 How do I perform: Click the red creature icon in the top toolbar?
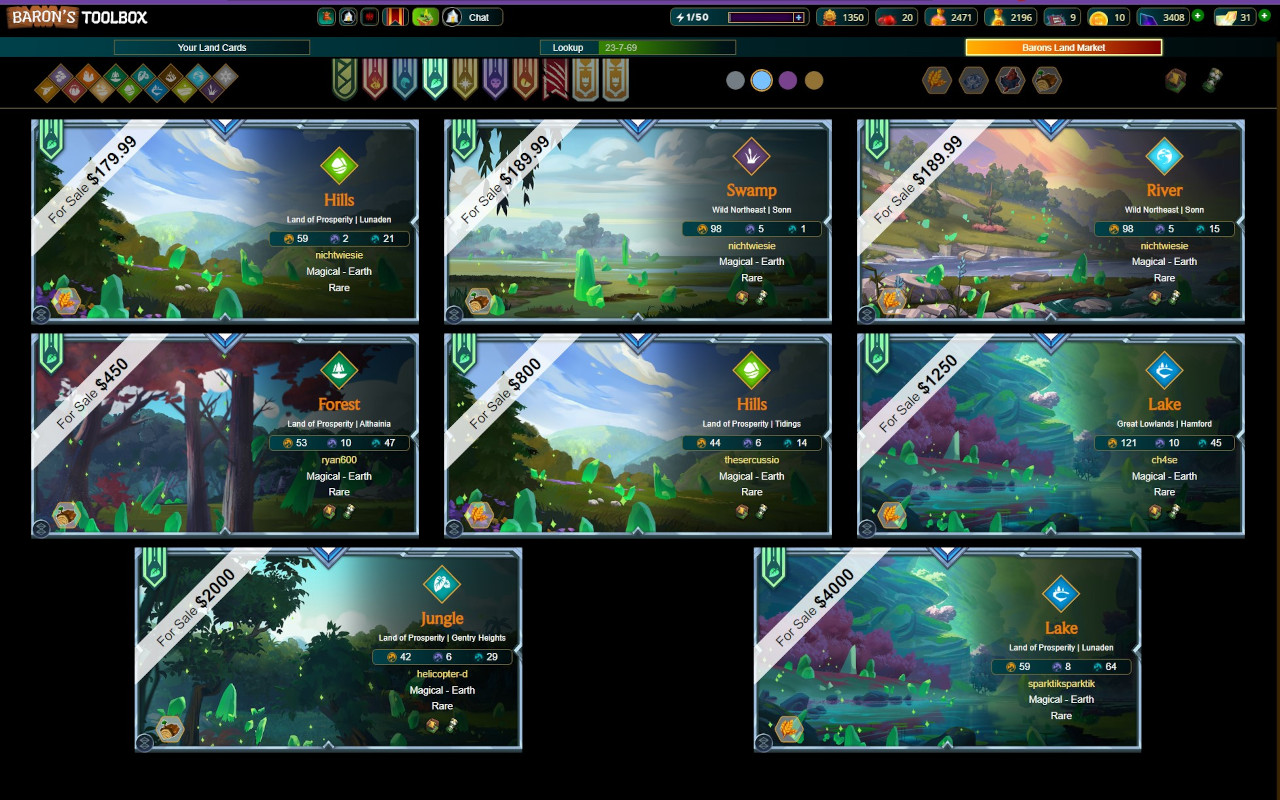369,17
